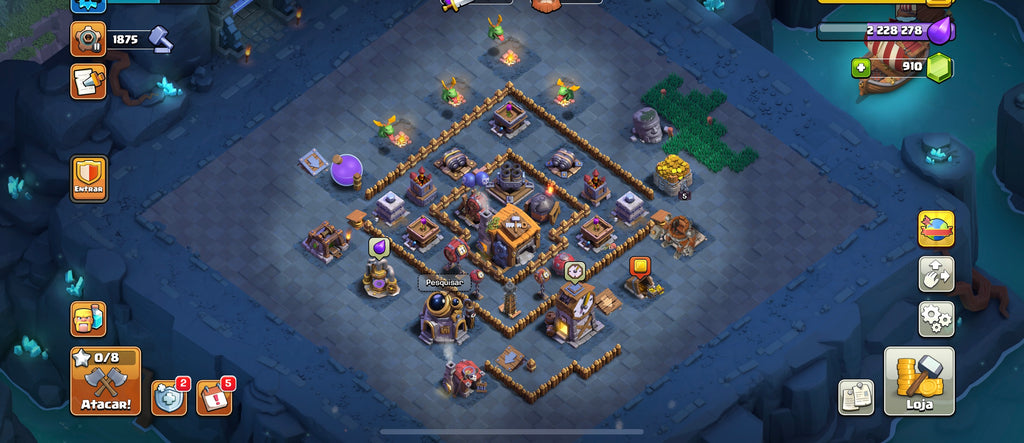Viewport: 1024px width, 443px height.
Task: Open the clan shield Entrar button
Action: (x=89, y=179)
